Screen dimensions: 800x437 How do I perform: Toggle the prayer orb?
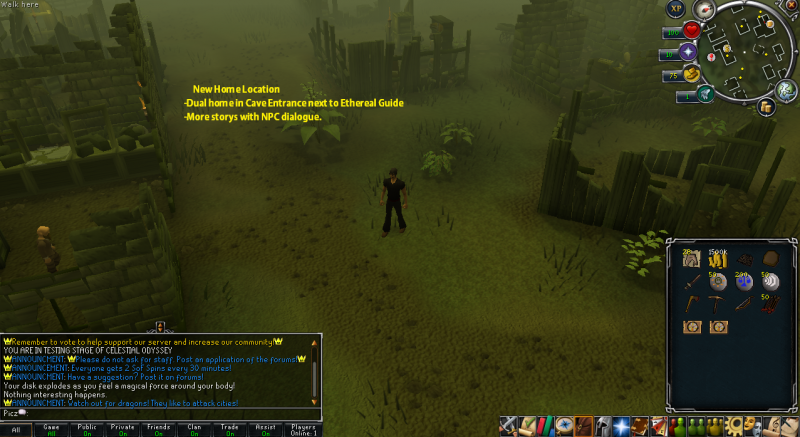[688, 51]
